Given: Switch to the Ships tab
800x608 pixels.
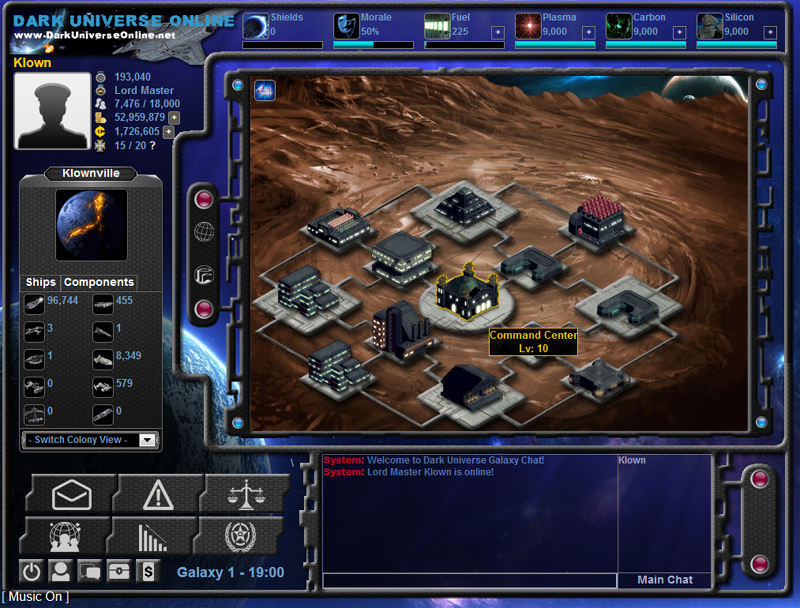Looking at the screenshot, I should (x=41, y=283).
